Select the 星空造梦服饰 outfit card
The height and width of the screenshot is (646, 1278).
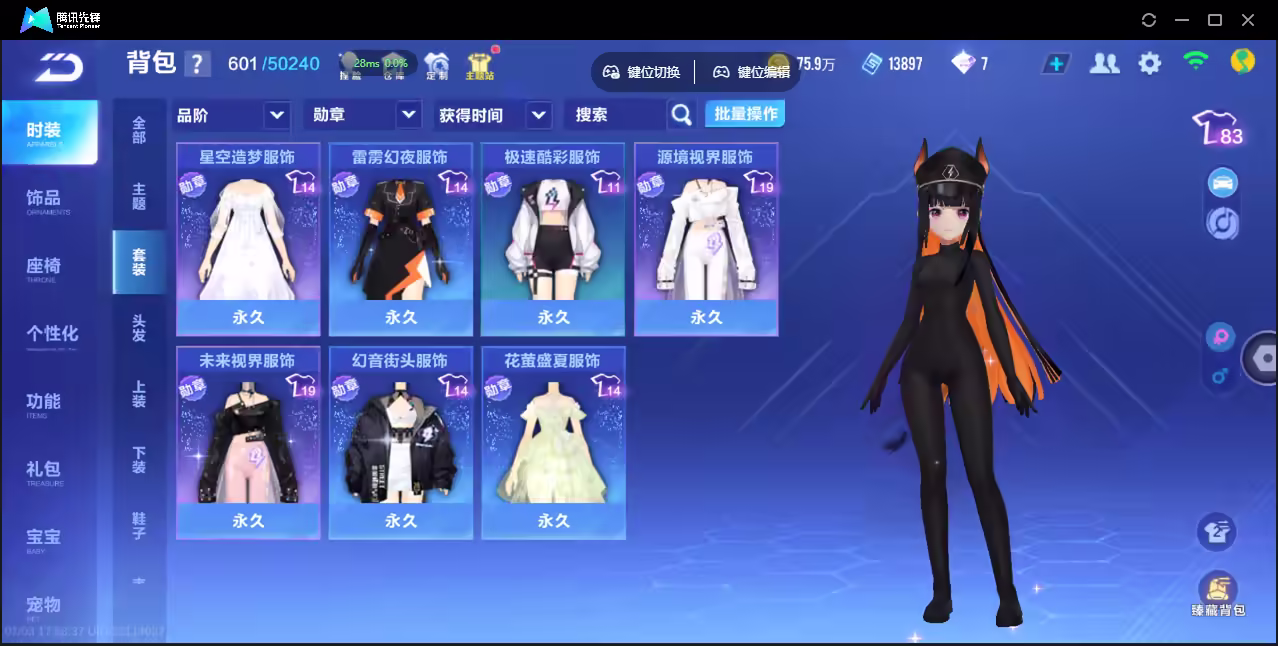(x=248, y=238)
